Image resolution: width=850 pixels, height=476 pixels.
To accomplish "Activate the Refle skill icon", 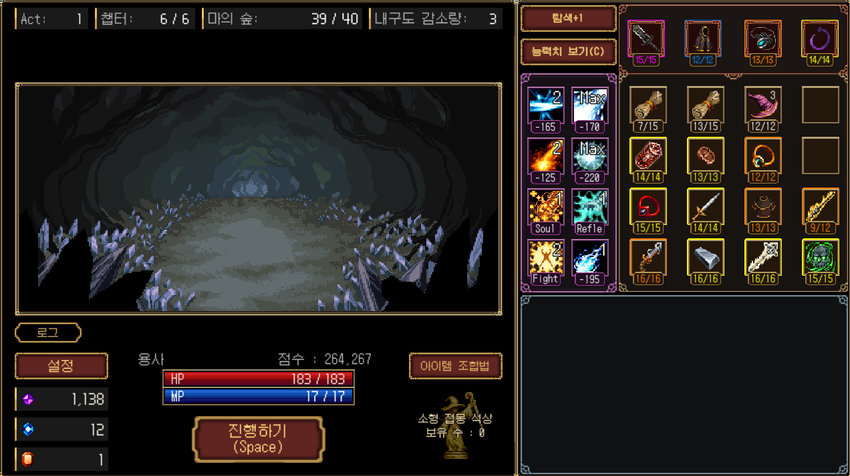I will [x=590, y=208].
